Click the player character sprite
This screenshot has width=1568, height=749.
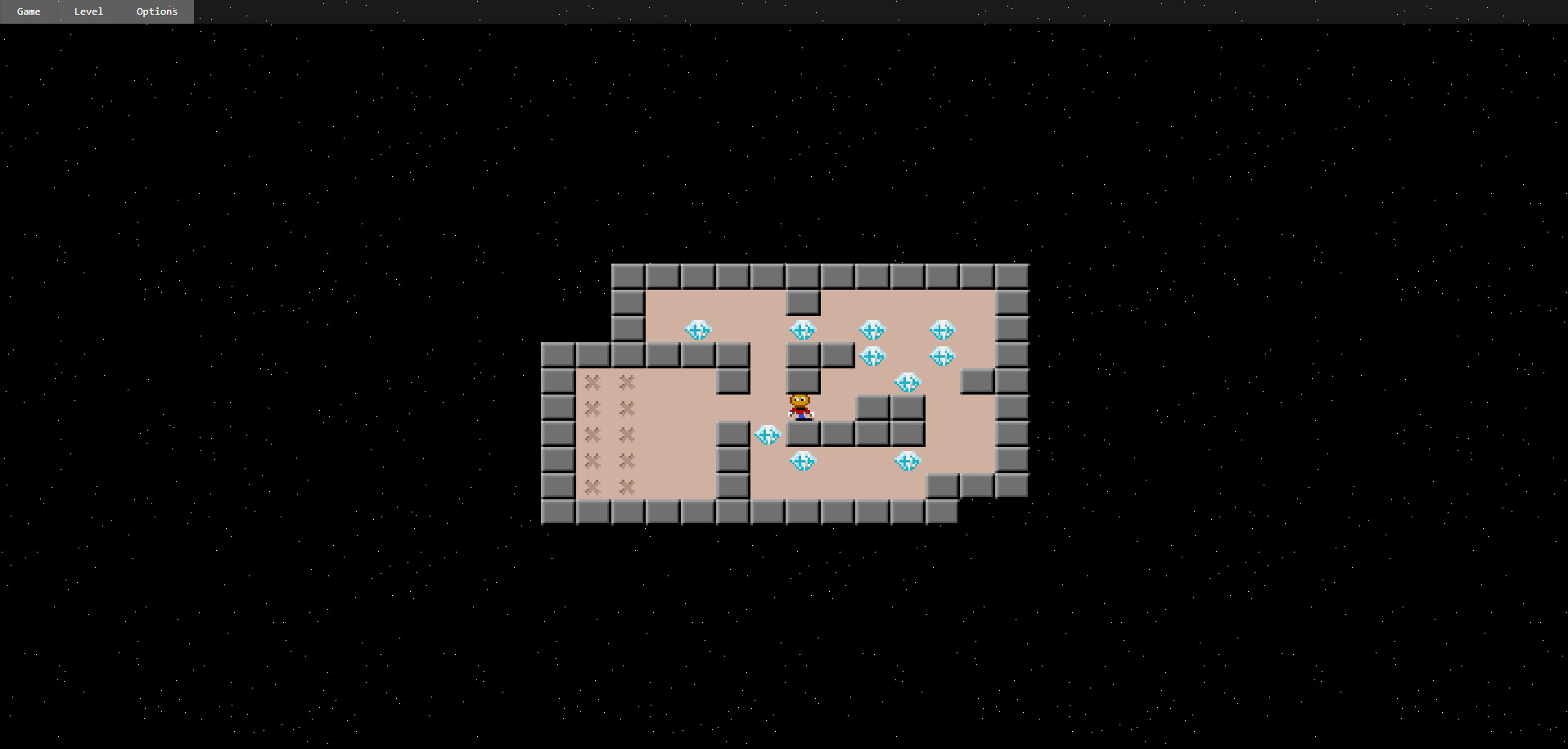tap(800, 407)
